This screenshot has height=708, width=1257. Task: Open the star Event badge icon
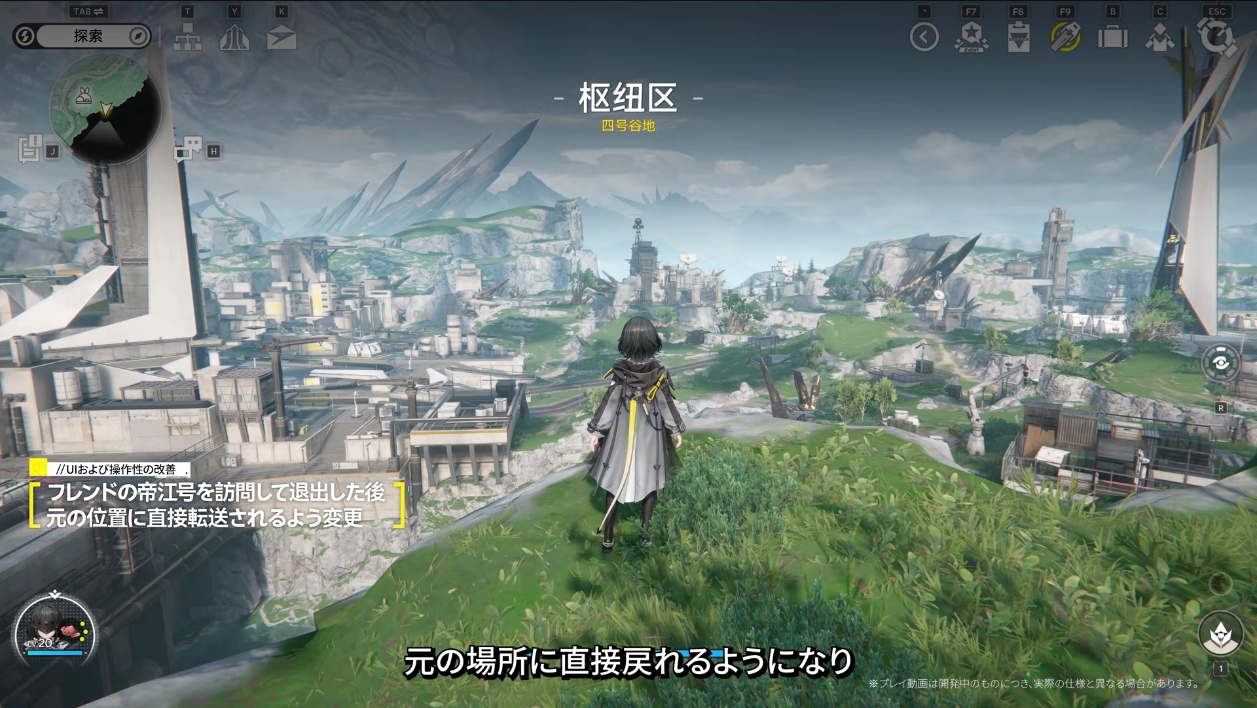(971, 38)
